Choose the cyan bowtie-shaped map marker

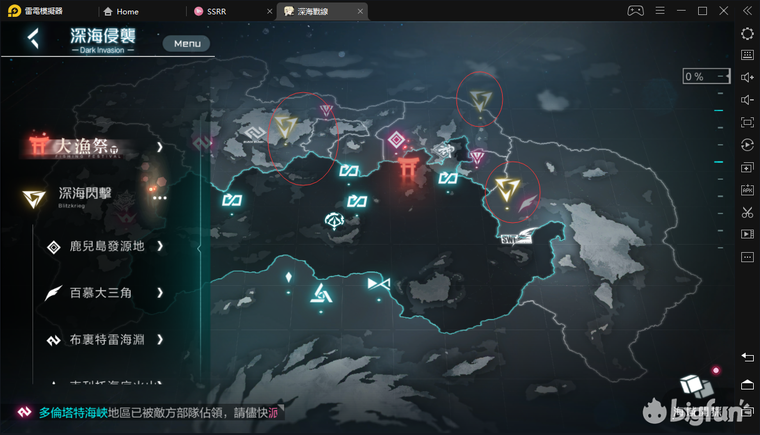tap(378, 285)
